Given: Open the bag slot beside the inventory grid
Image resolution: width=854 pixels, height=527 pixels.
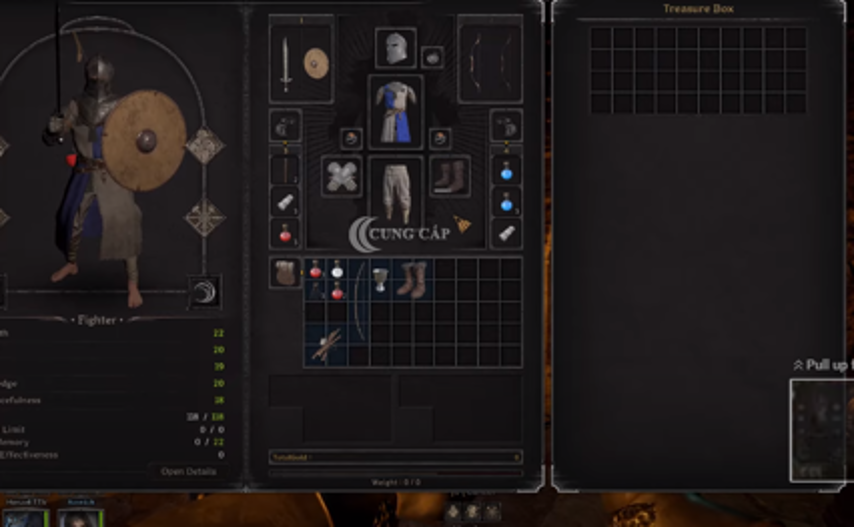Looking at the screenshot, I should 285,272.
